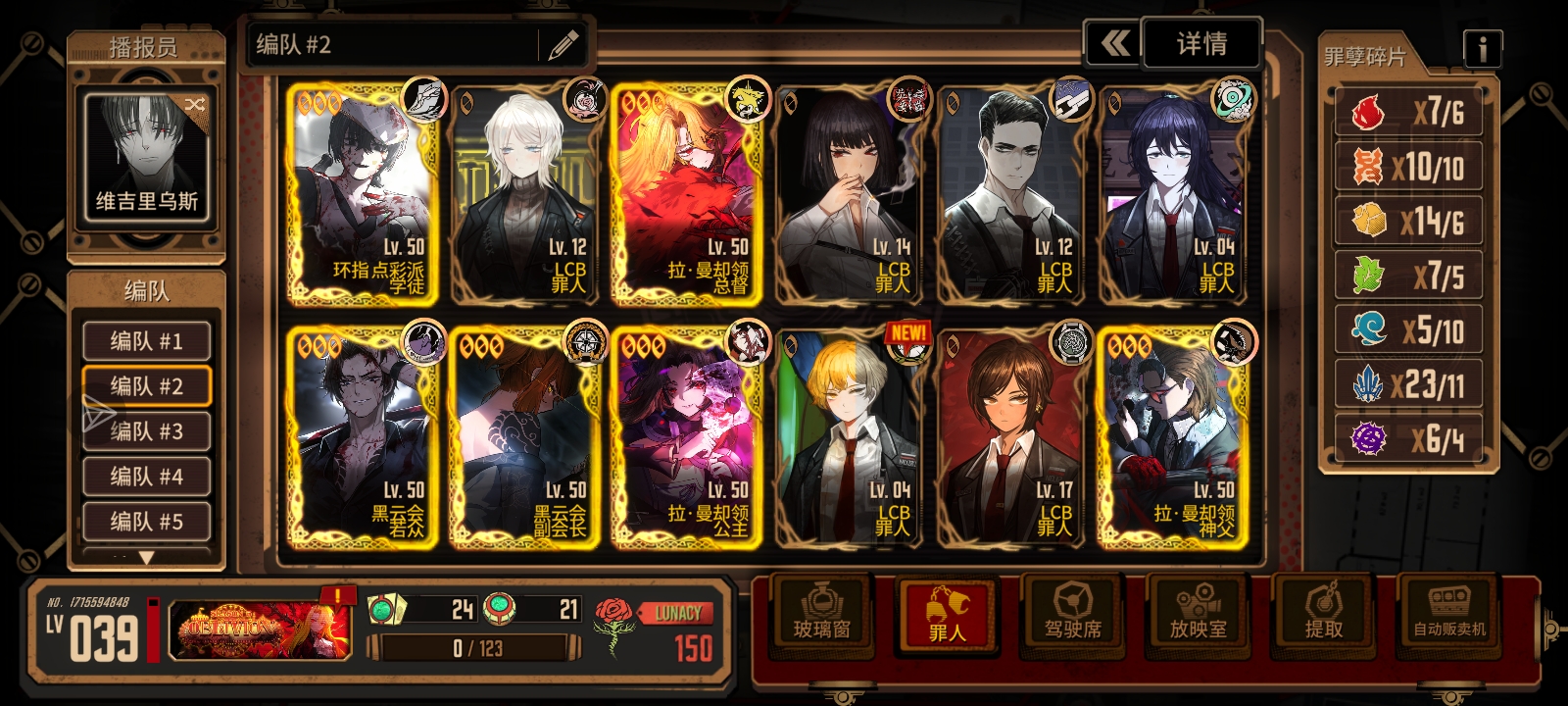Select the 拉·曼却领神父 identity card
Image resolution: width=1568 pixels, height=706 pixels.
tap(1173, 437)
